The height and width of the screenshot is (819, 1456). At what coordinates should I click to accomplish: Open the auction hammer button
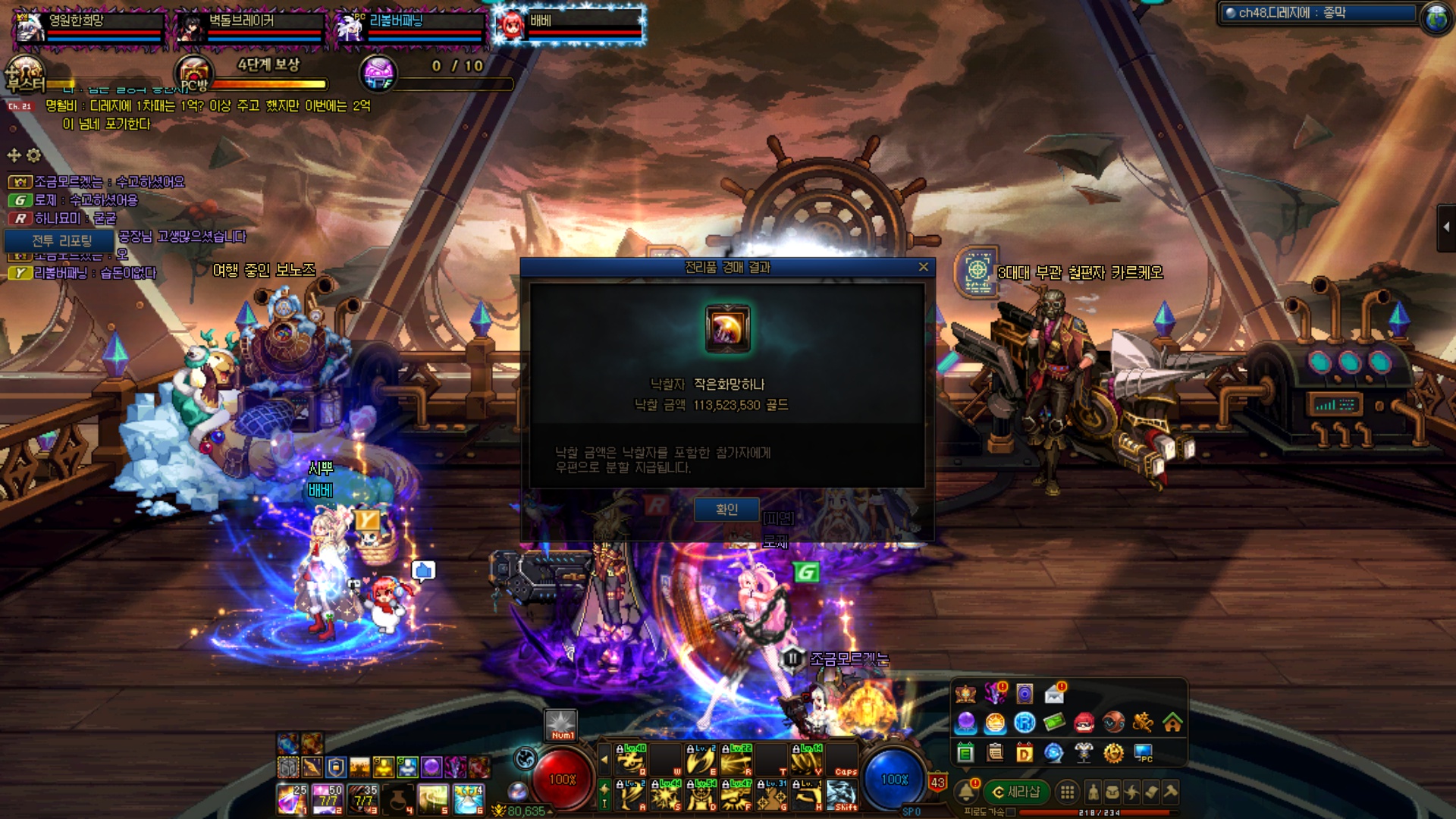tap(1171, 792)
